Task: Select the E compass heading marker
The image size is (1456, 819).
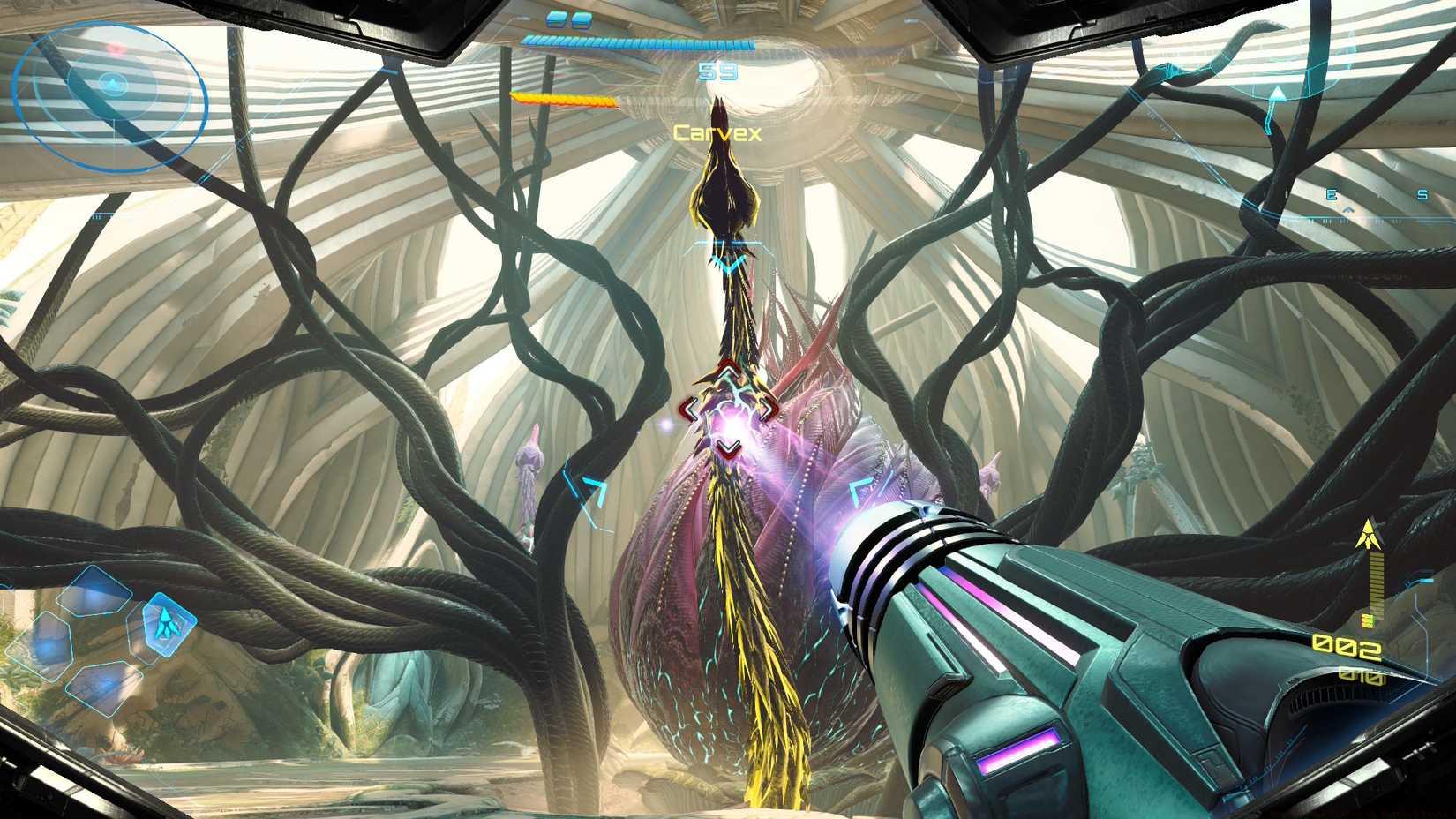Action: click(1332, 193)
